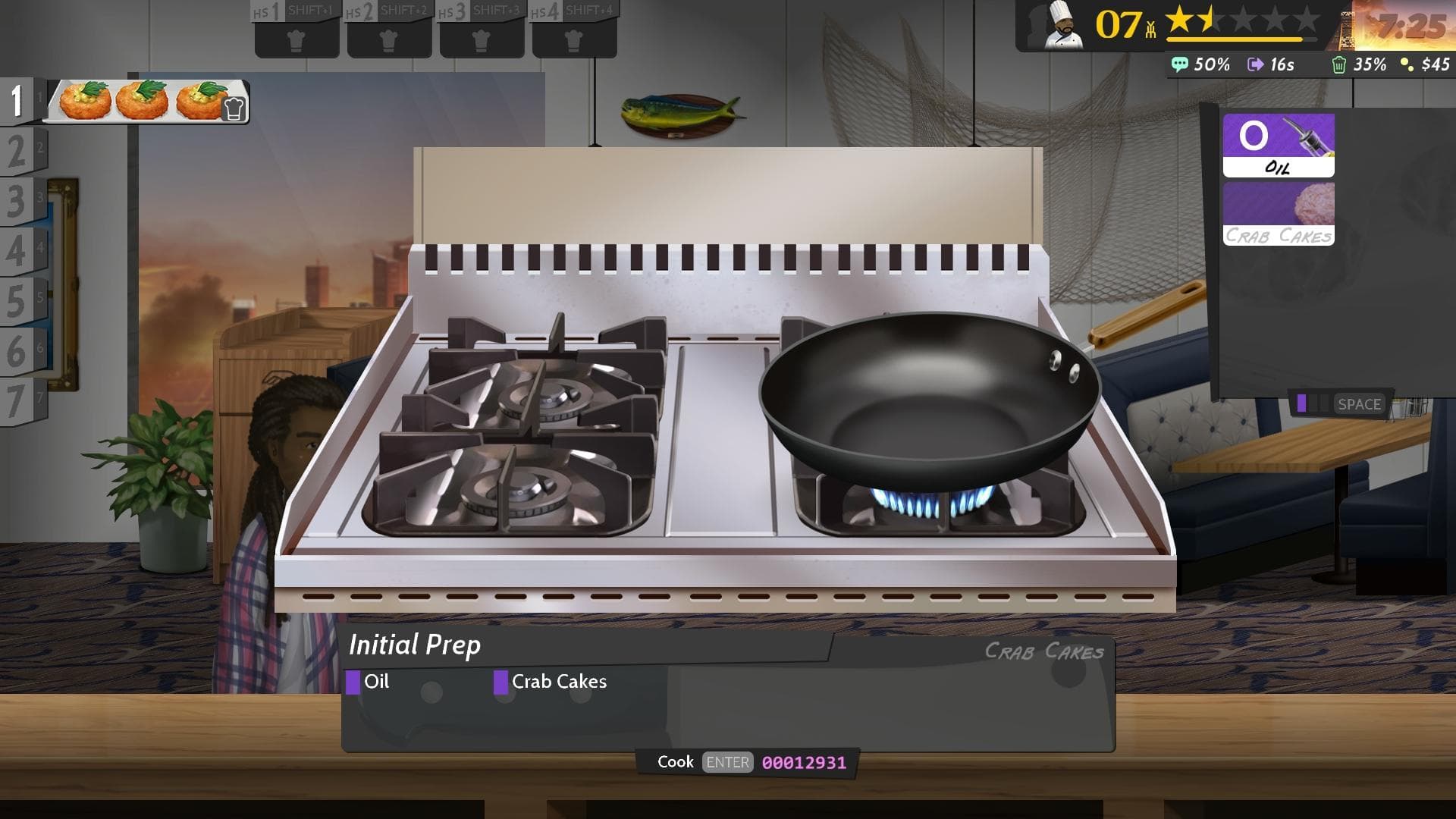Click the speech bubble buzz percentage icon
Screen dimensions: 1456x819
(x=1181, y=65)
